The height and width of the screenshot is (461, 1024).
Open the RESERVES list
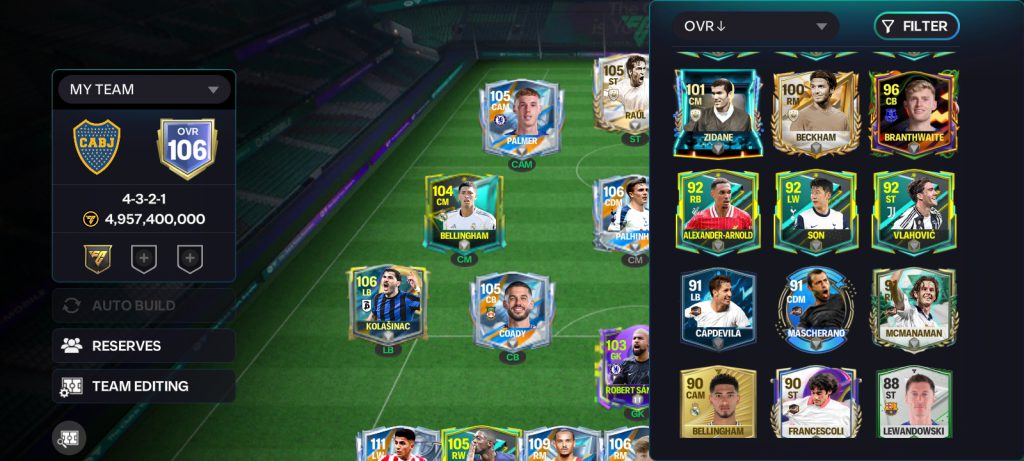[144, 346]
